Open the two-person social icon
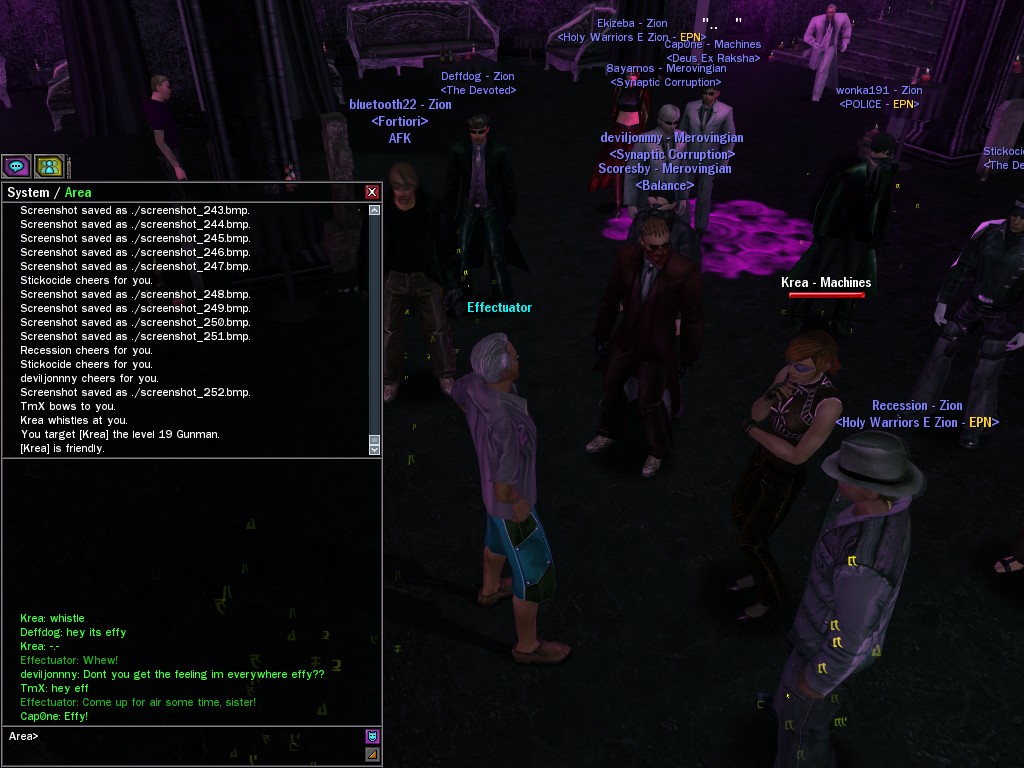 pyautogui.click(x=49, y=166)
